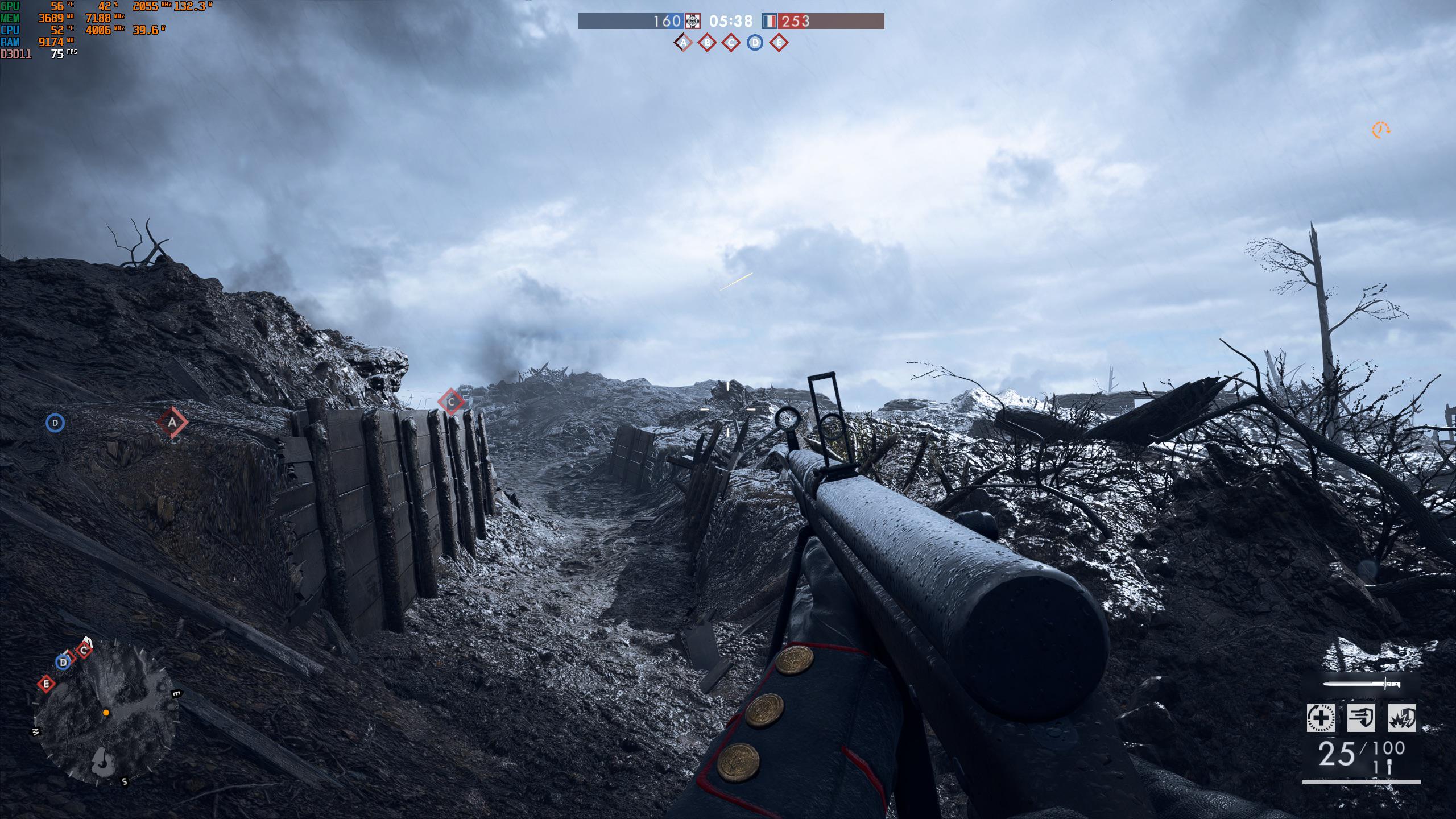Open the circular minimap
The height and width of the screenshot is (819, 1456).
106,715
